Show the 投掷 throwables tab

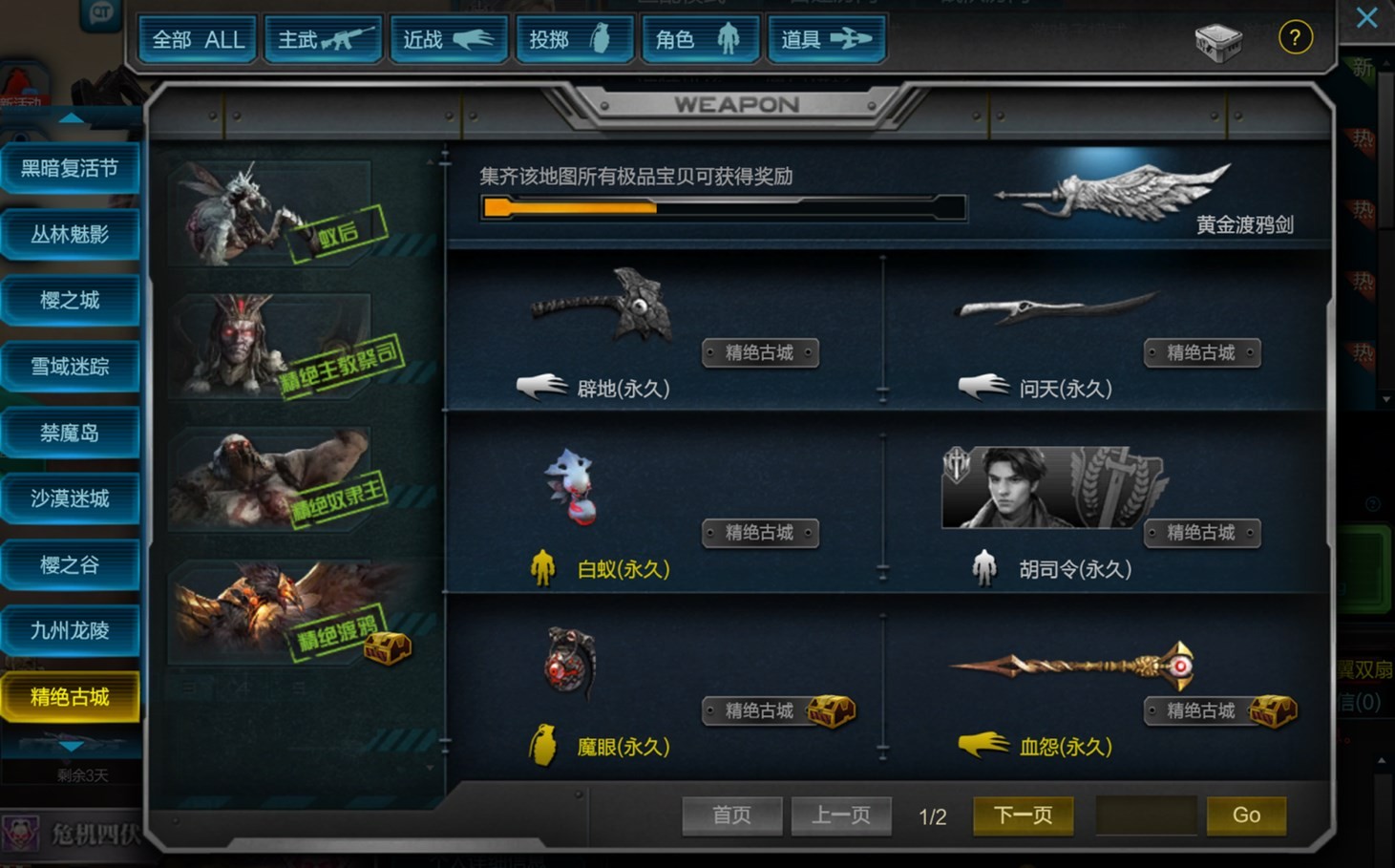[574, 40]
